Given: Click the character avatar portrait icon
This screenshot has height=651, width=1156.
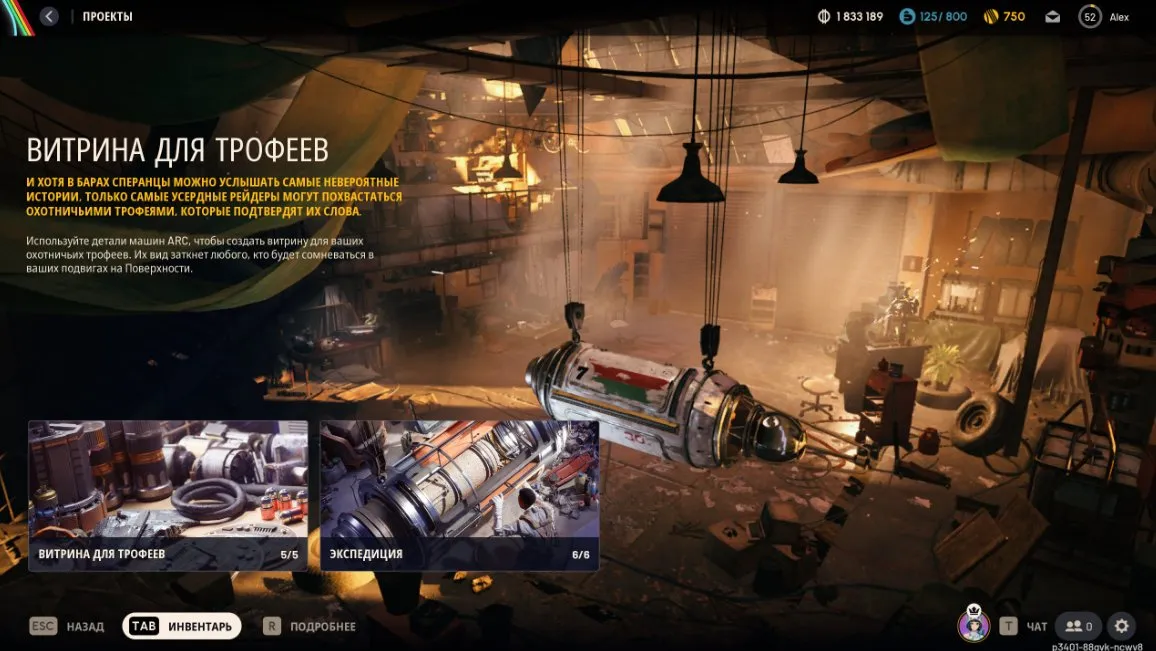Looking at the screenshot, I should click(973, 625).
